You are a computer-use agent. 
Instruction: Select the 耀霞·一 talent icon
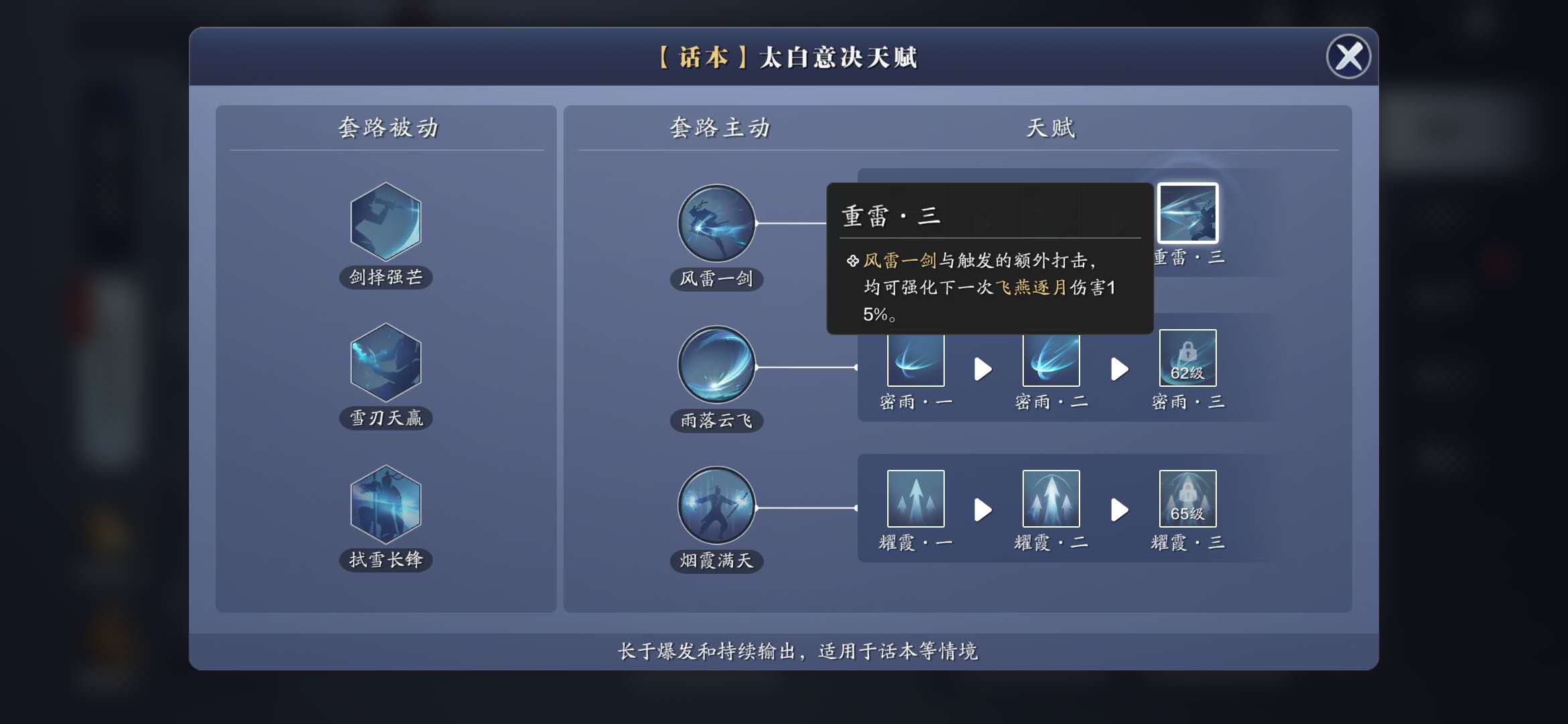click(915, 498)
